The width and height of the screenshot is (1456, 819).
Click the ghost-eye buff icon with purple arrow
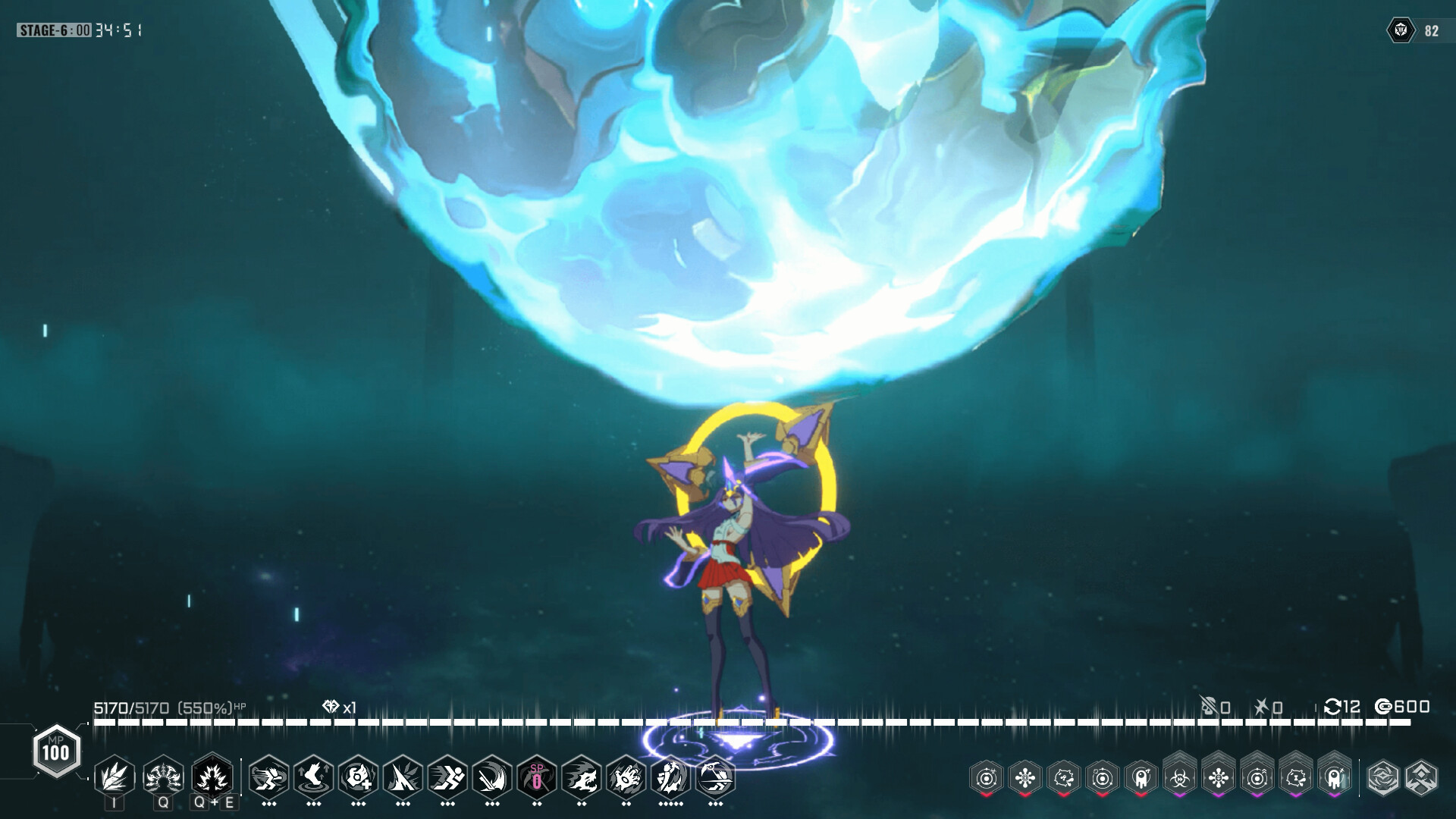1335,778
